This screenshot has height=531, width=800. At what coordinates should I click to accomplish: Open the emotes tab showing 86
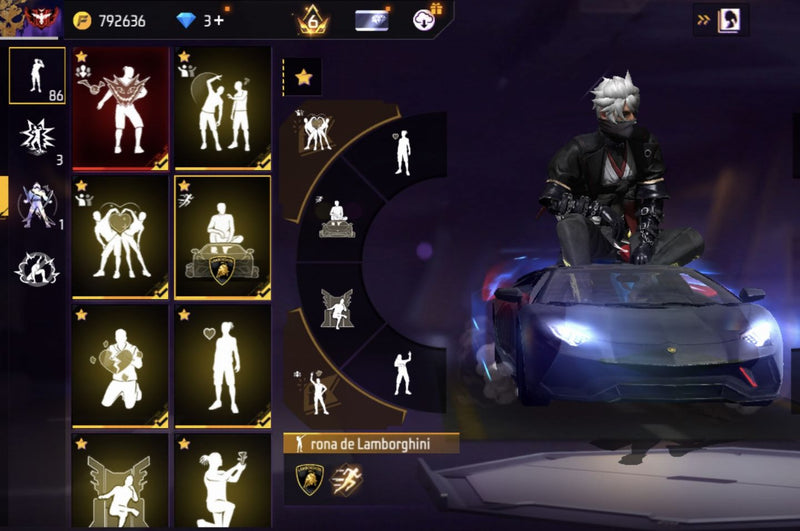point(37,75)
